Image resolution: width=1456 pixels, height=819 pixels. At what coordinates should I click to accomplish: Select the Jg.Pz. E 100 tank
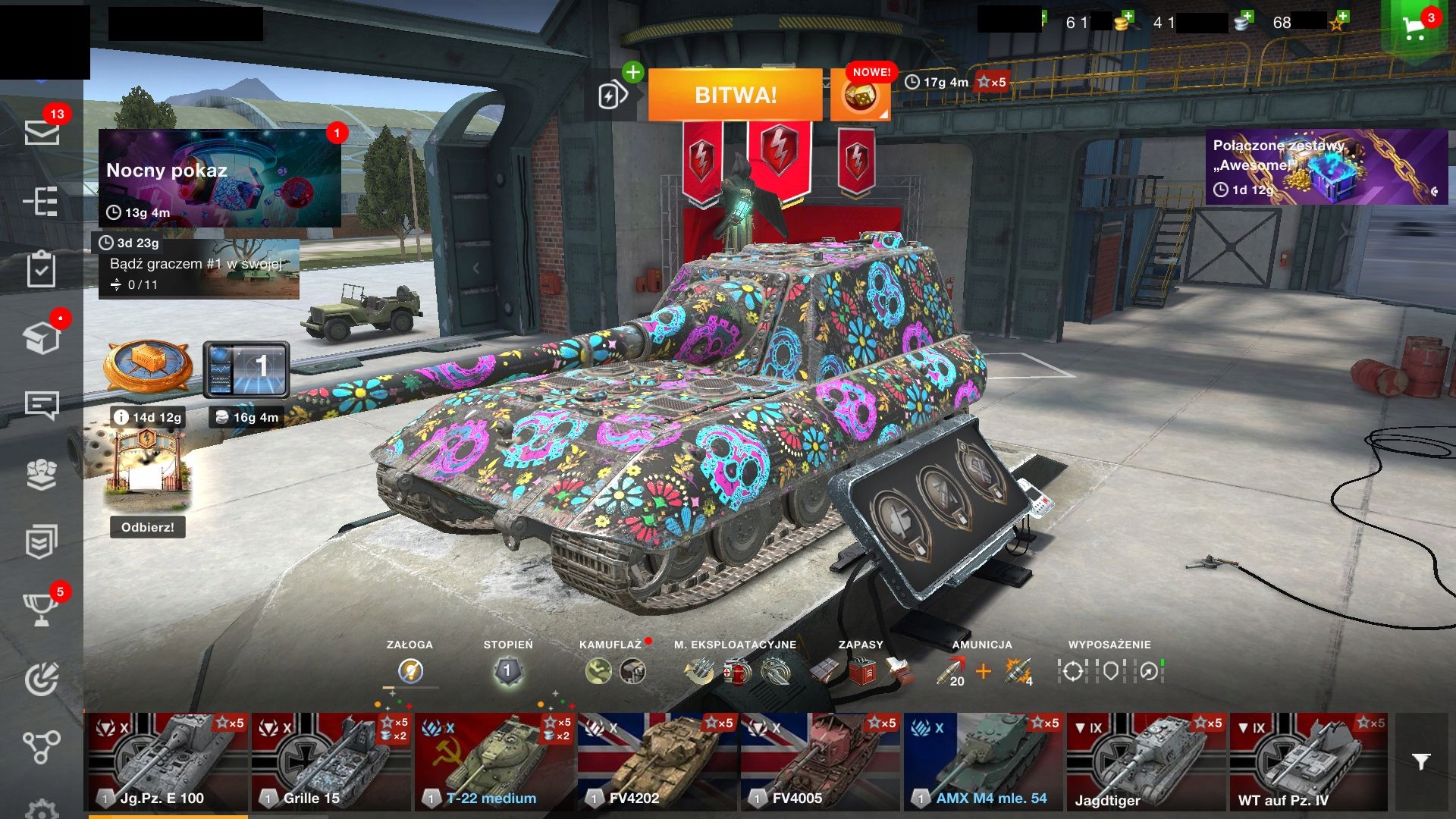[x=166, y=761]
